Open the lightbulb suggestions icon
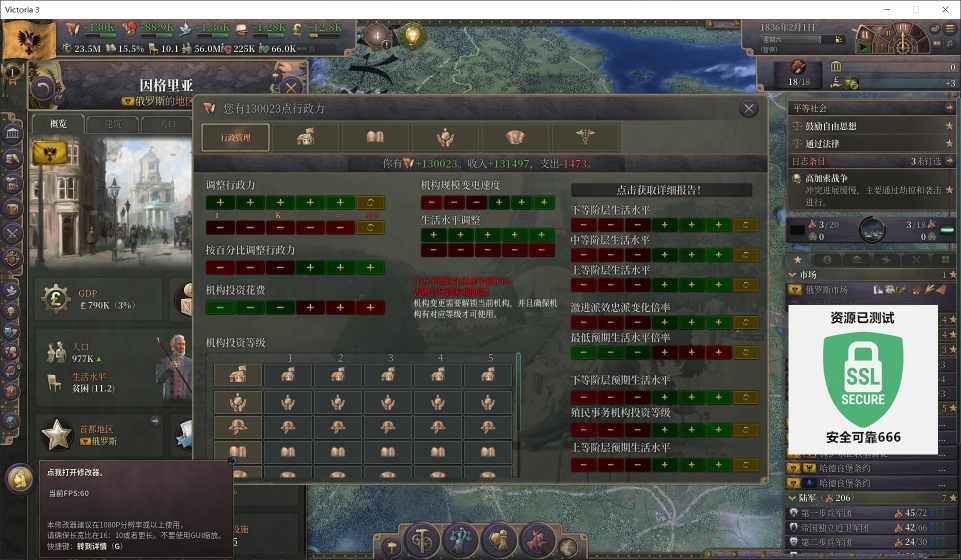This screenshot has height=560, width=961. (411, 38)
